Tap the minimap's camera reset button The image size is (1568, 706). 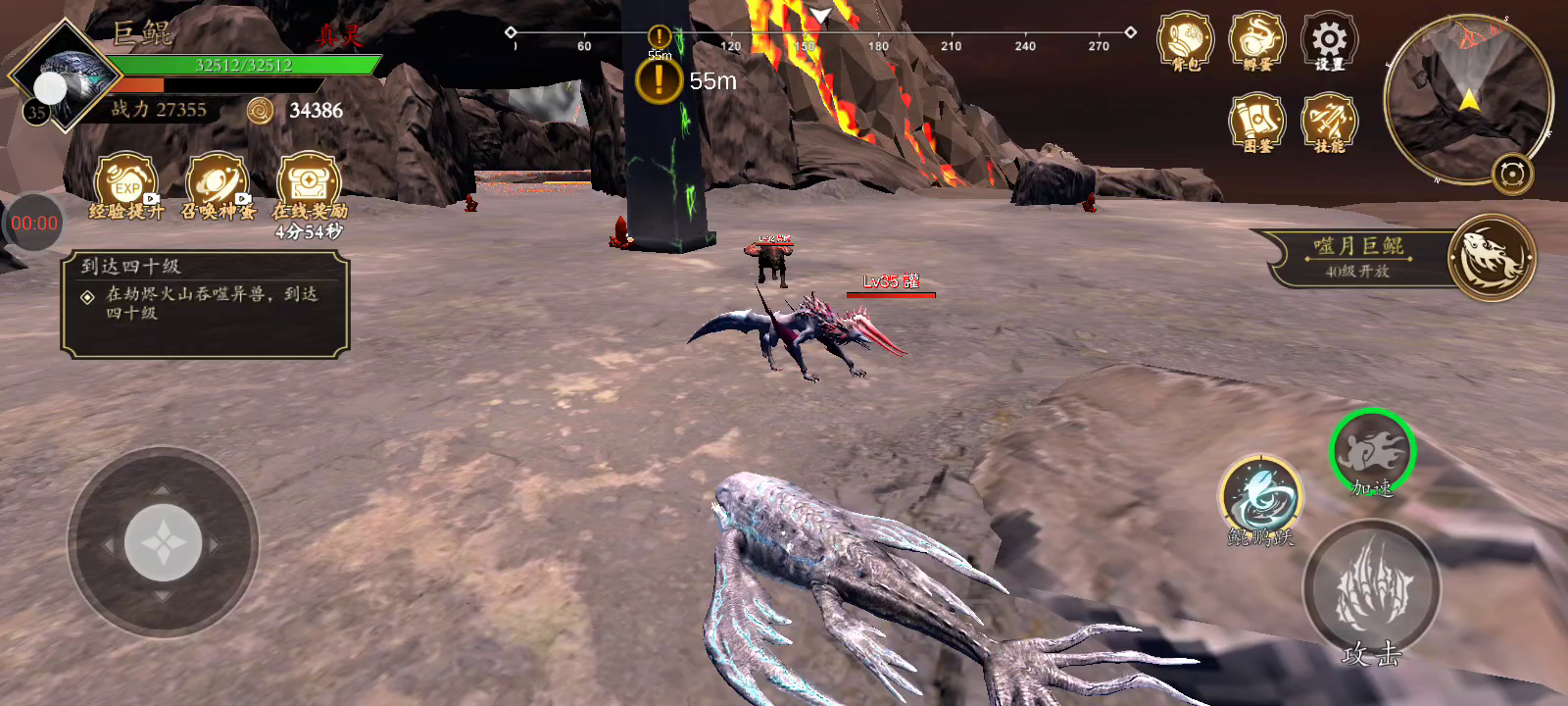pyautogui.click(x=1512, y=175)
